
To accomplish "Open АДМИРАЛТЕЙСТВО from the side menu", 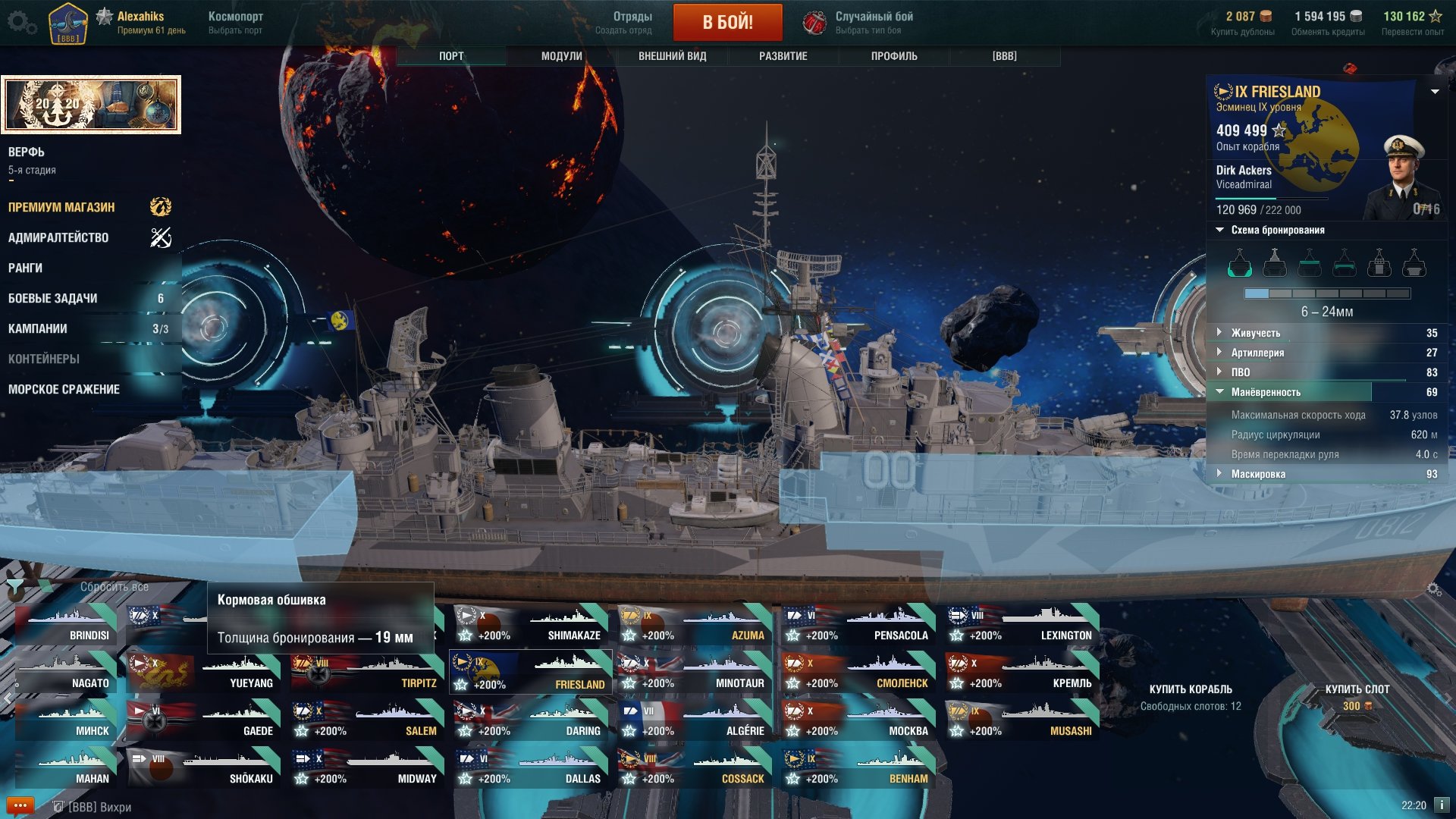I will pos(58,237).
